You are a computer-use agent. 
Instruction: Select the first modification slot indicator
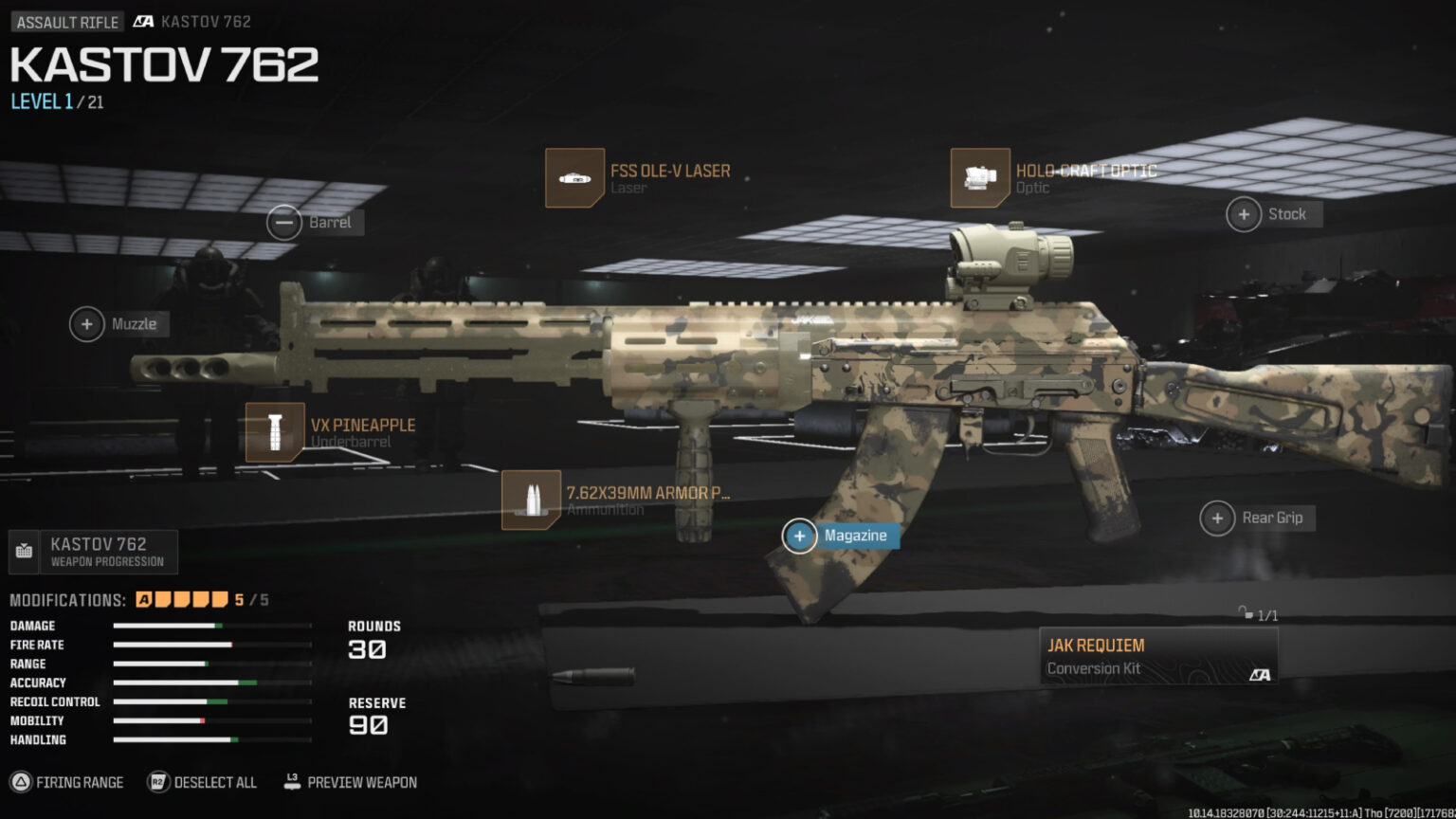144,600
